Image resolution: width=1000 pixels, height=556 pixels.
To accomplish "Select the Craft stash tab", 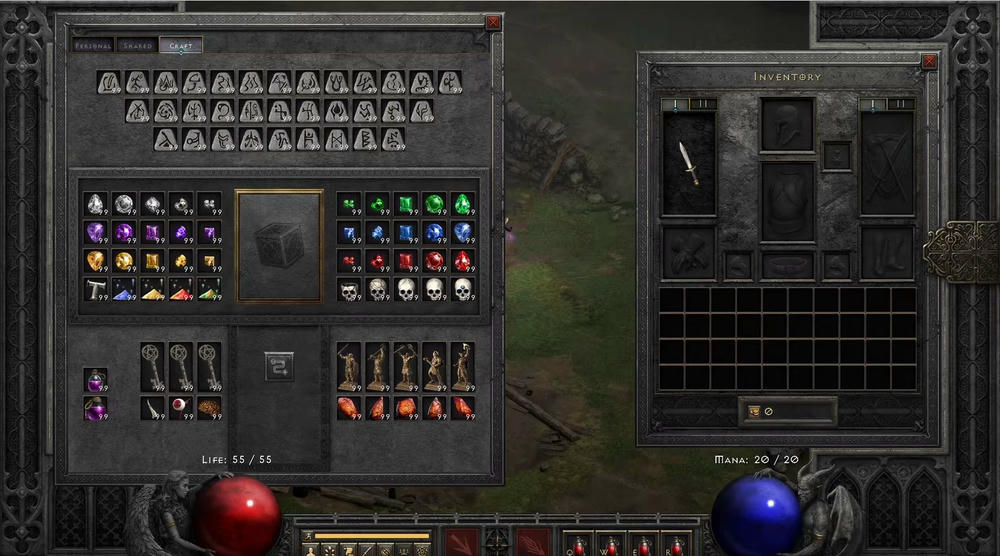I will click(181, 45).
